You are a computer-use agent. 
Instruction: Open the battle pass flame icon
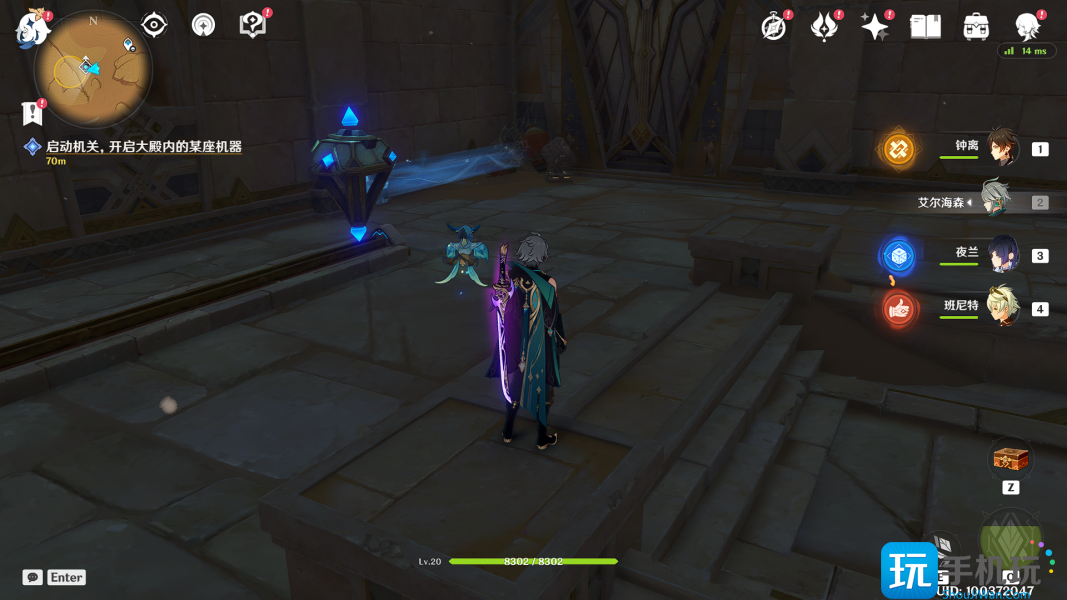coord(824,27)
